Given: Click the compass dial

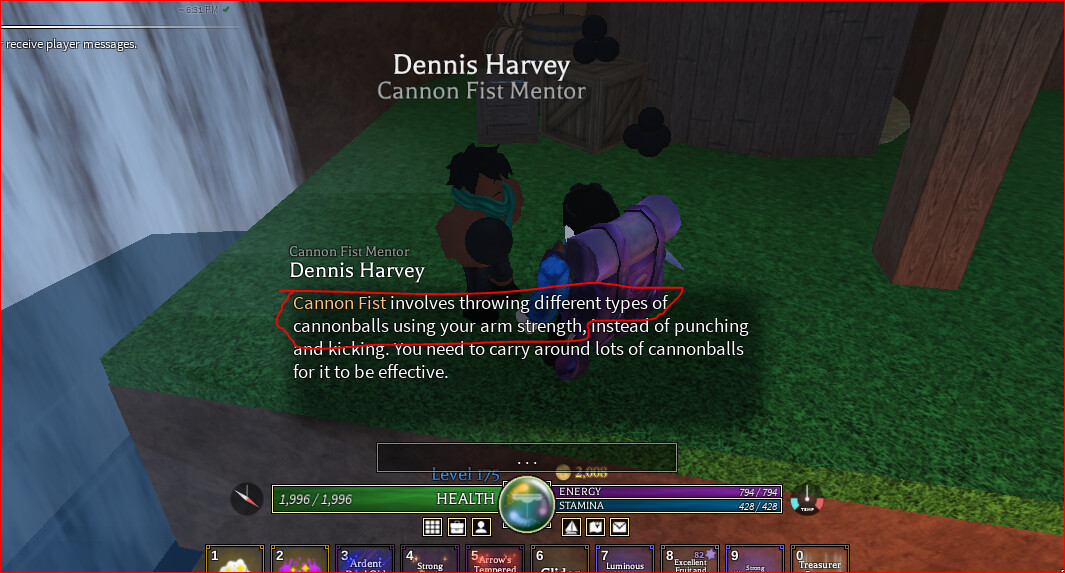Looking at the screenshot, I should tap(247, 498).
